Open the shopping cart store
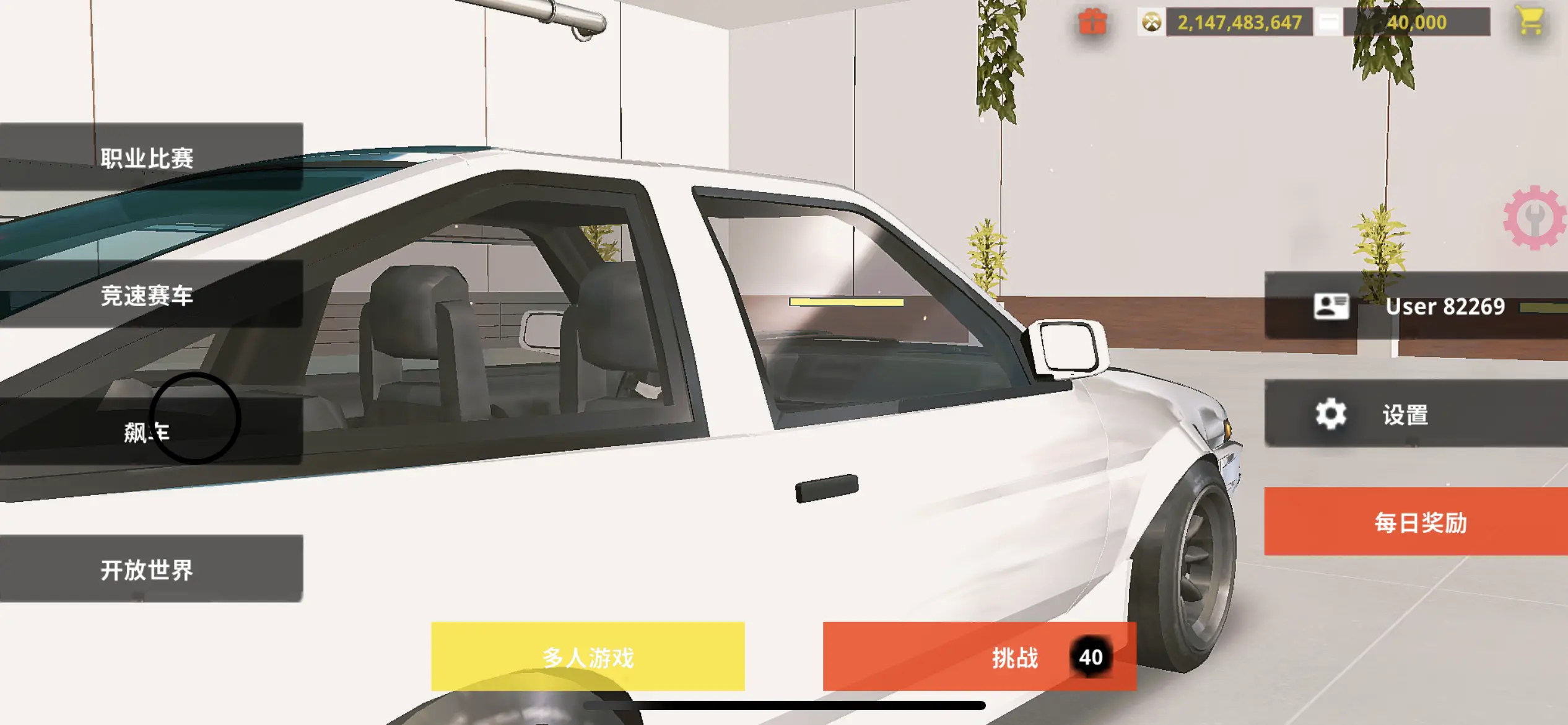The width and height of the screenshot is (1568, 725). [x=1530, y=21]
